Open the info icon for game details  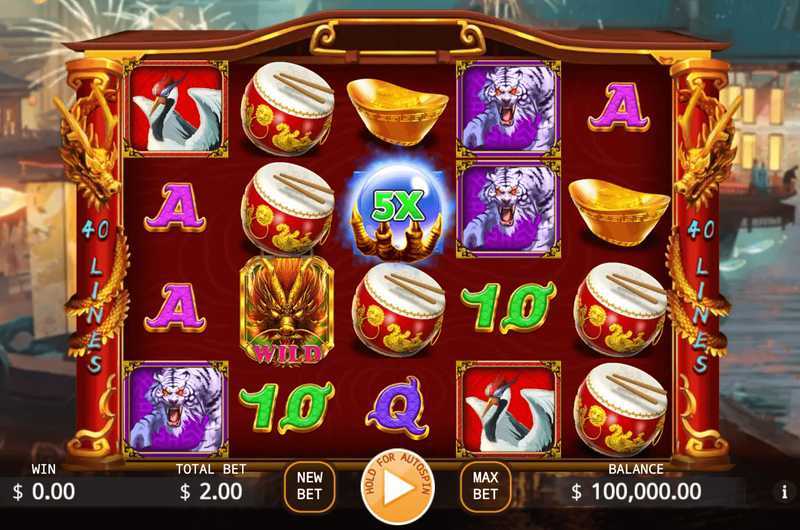[x=783, y=492]
